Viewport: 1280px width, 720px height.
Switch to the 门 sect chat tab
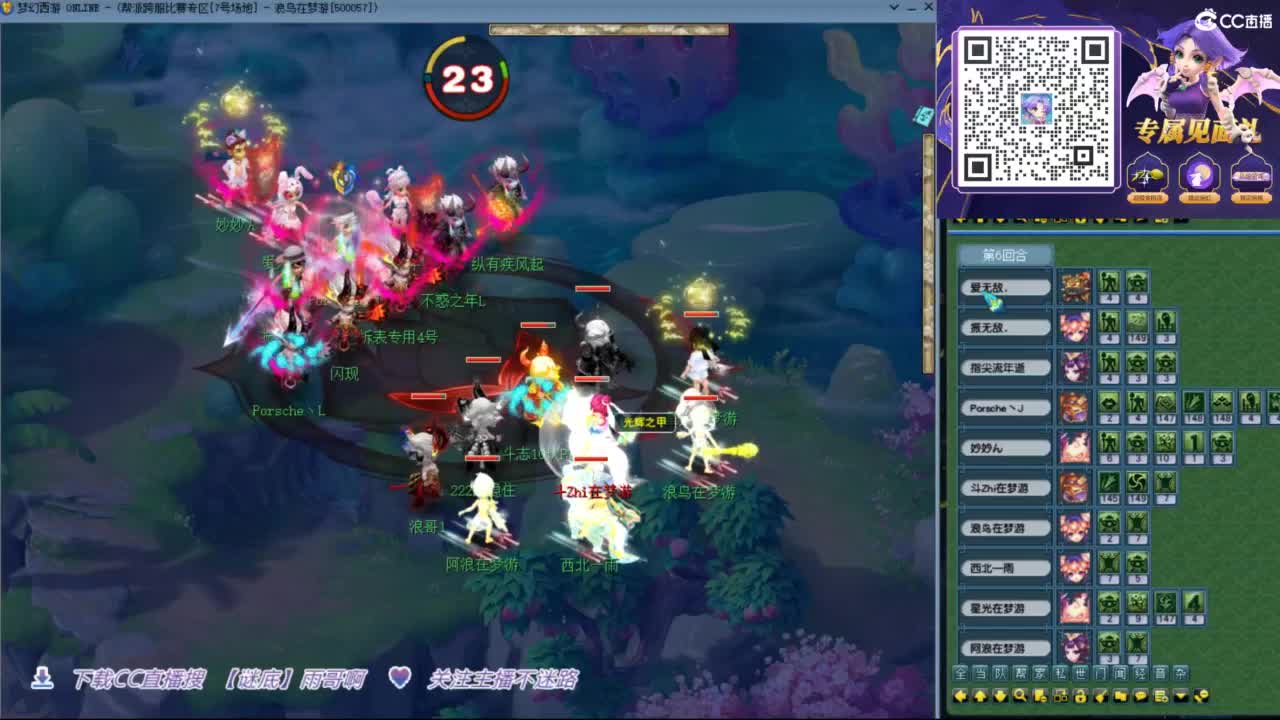coord(1102,672)
